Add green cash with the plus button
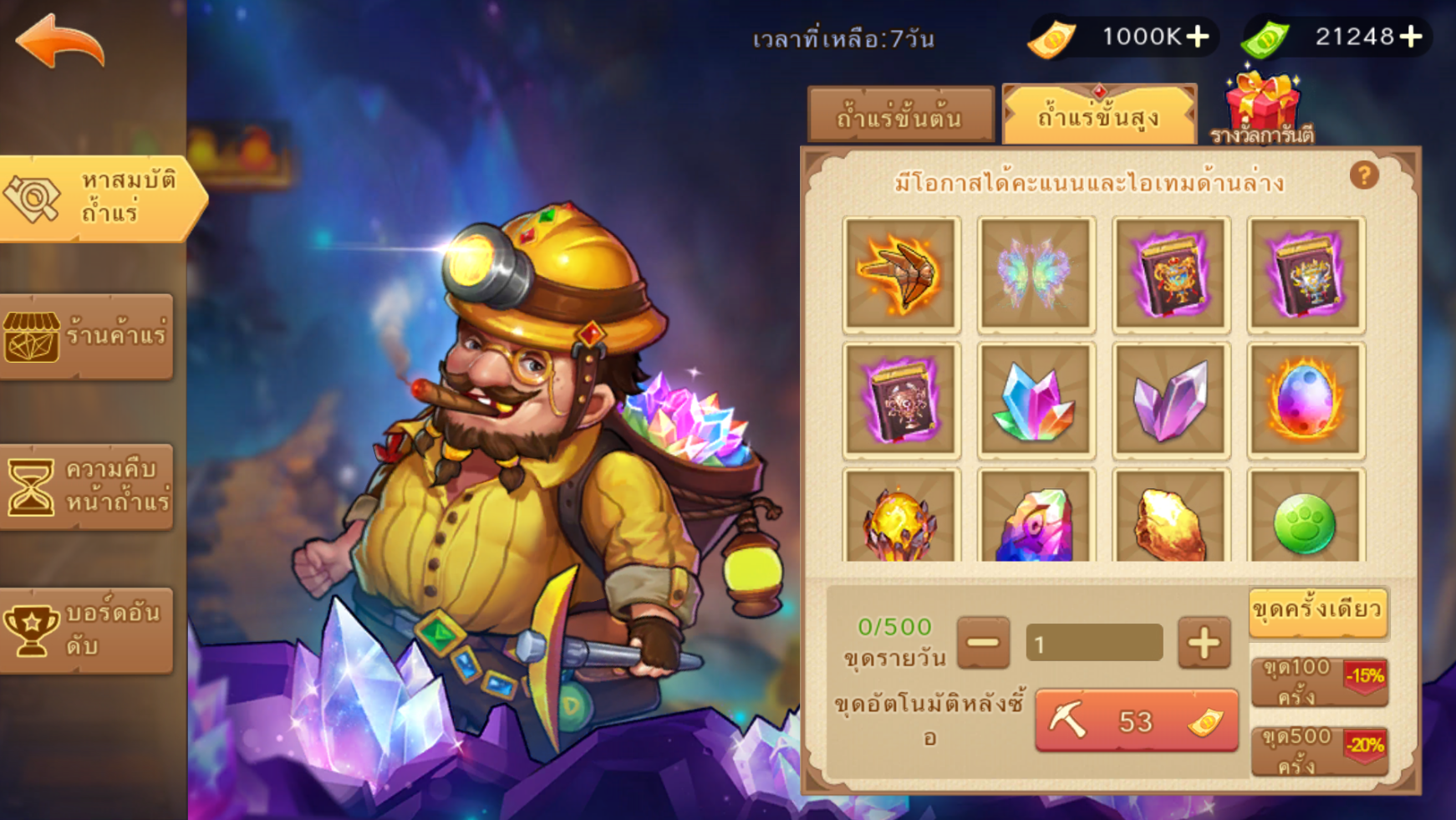 pyautogui.click(x=1412, y=37)
